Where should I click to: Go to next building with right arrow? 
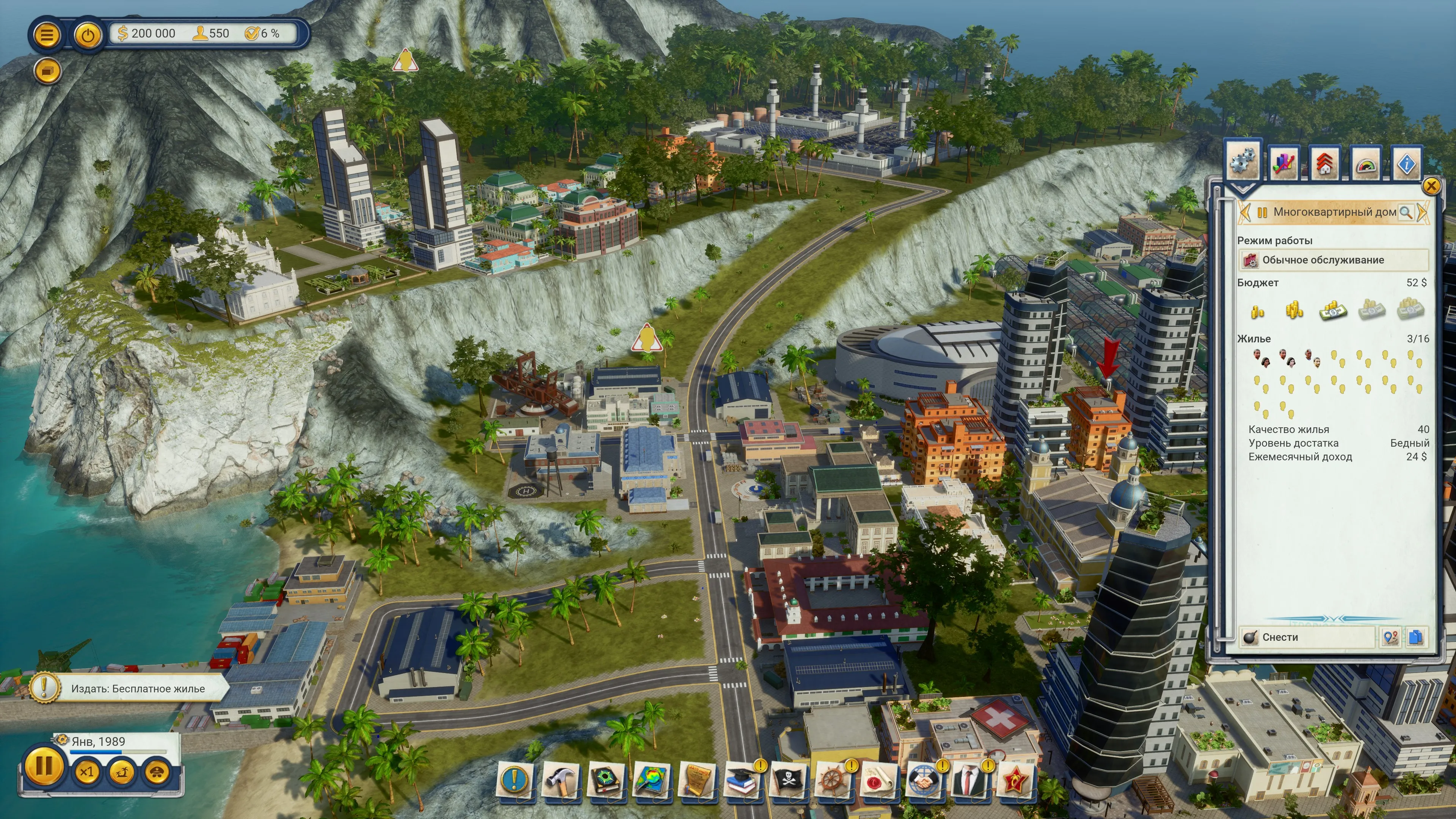pyautogui.click(x=1422, y=212)
